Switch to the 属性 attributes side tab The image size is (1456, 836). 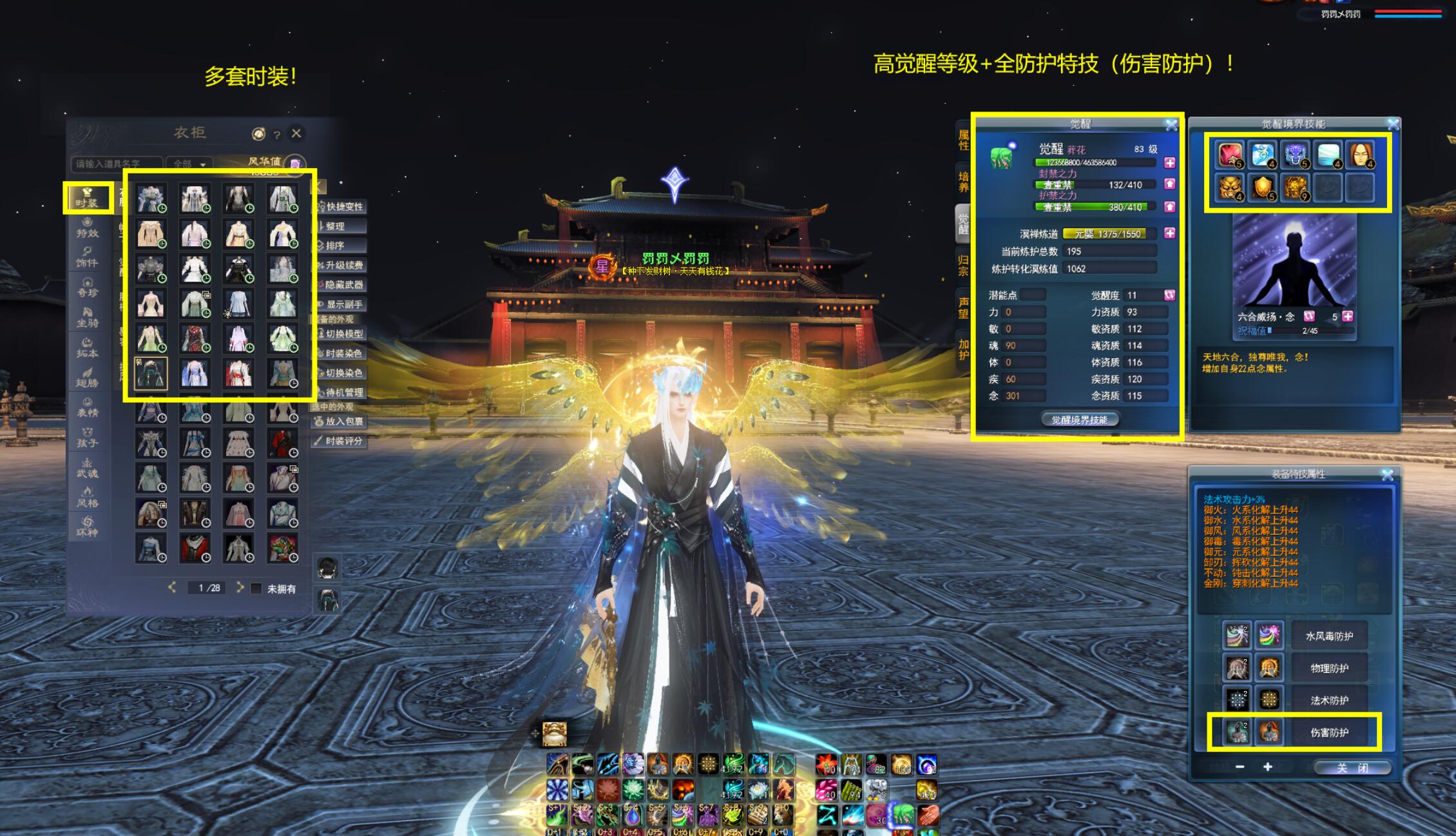coord(964,139)
